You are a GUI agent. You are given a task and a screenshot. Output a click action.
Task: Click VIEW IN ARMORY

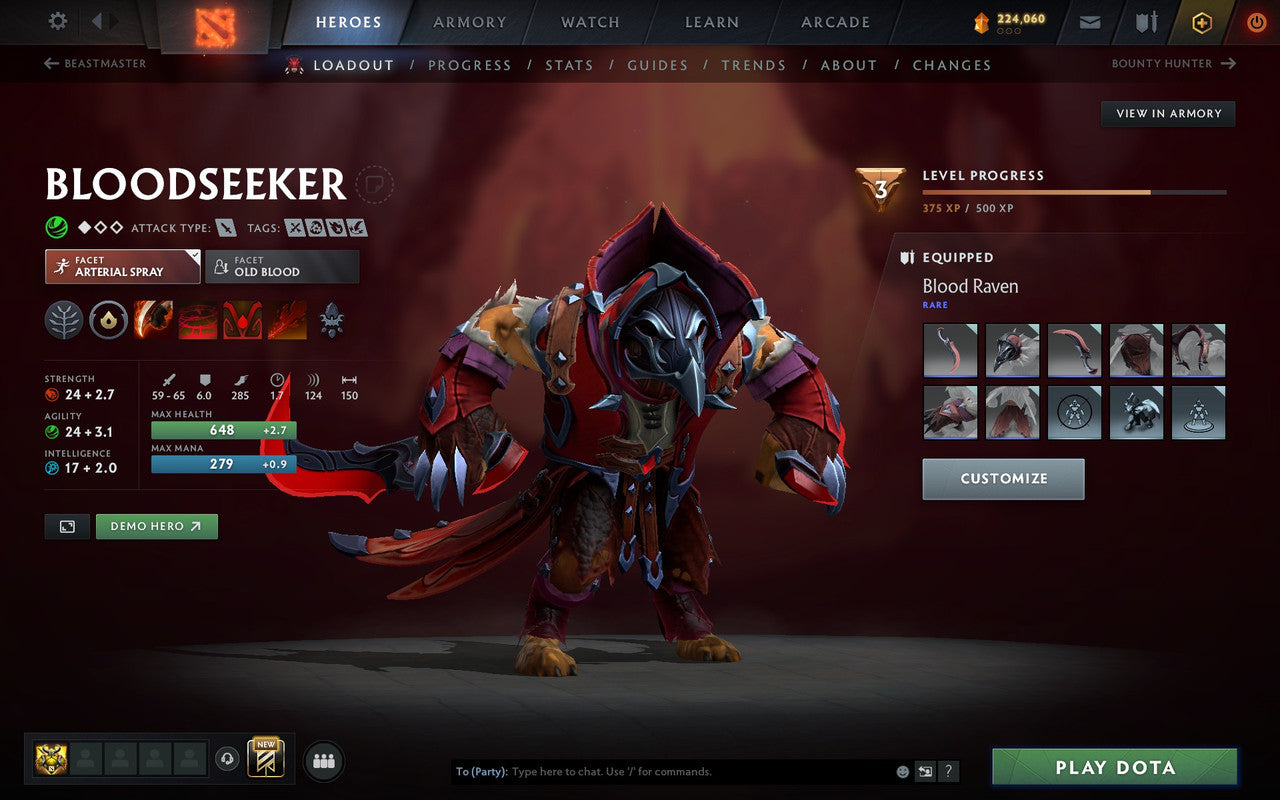pos(1167,113)
